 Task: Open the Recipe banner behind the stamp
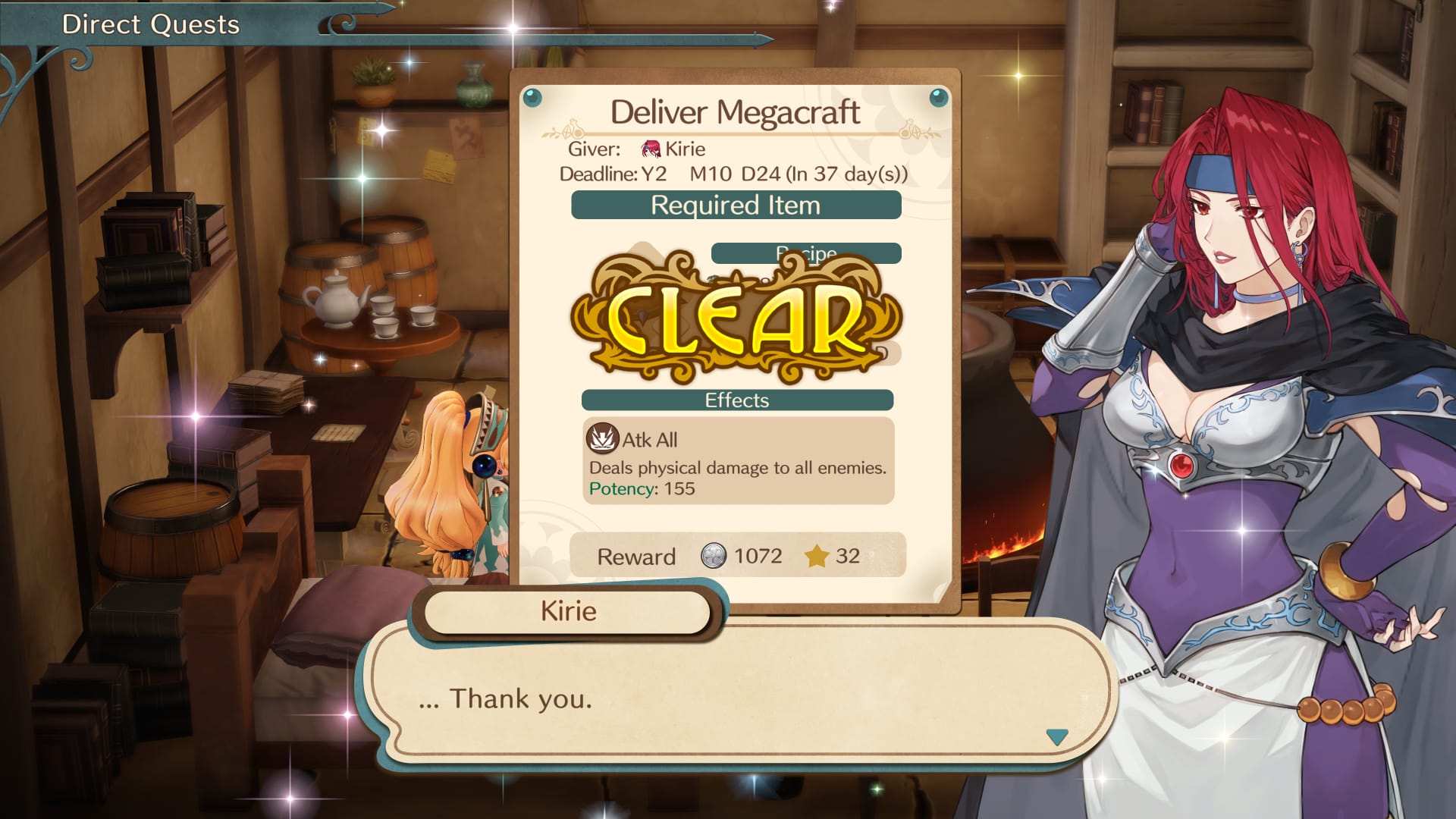click(x=806, y=253)
